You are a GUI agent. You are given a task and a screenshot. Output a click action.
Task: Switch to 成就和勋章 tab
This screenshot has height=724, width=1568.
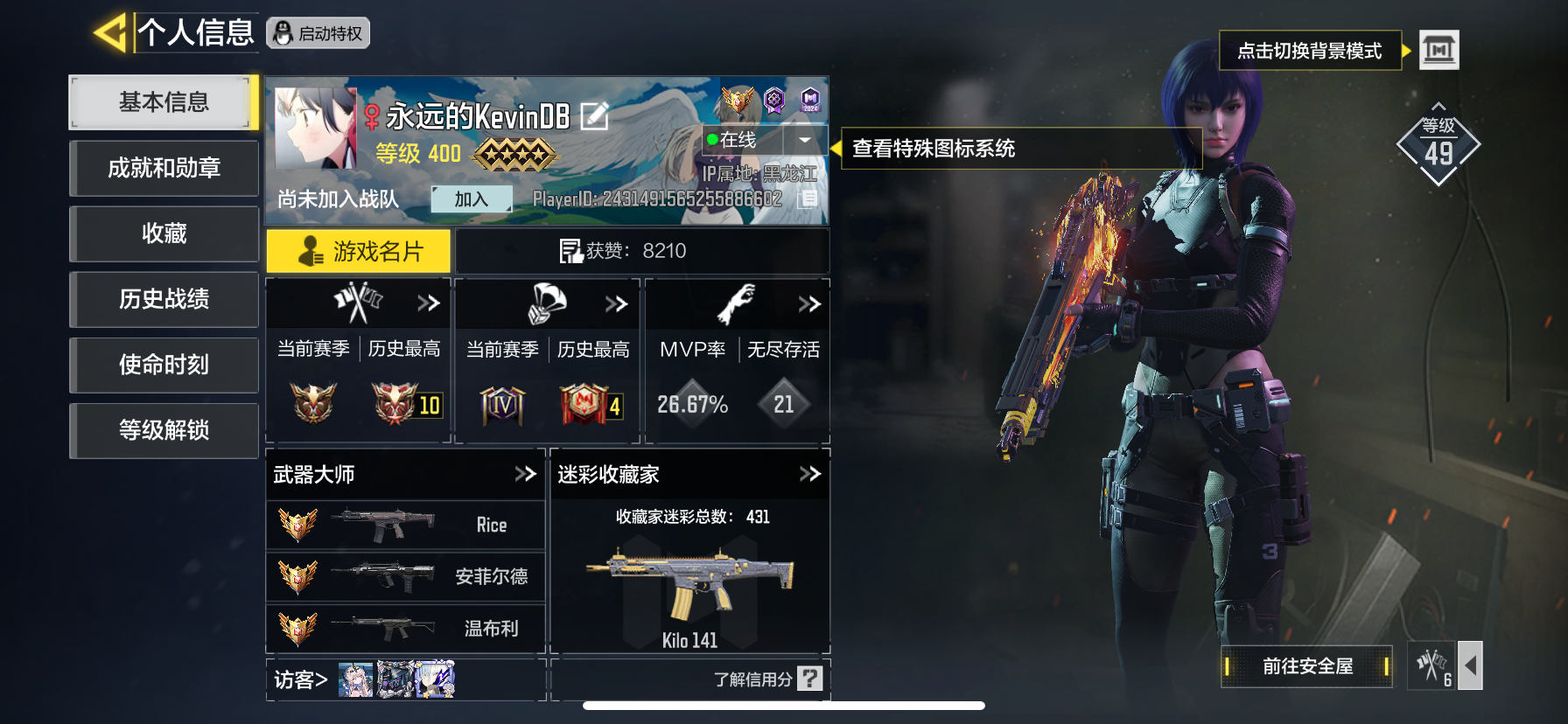(x=164, y=168)
